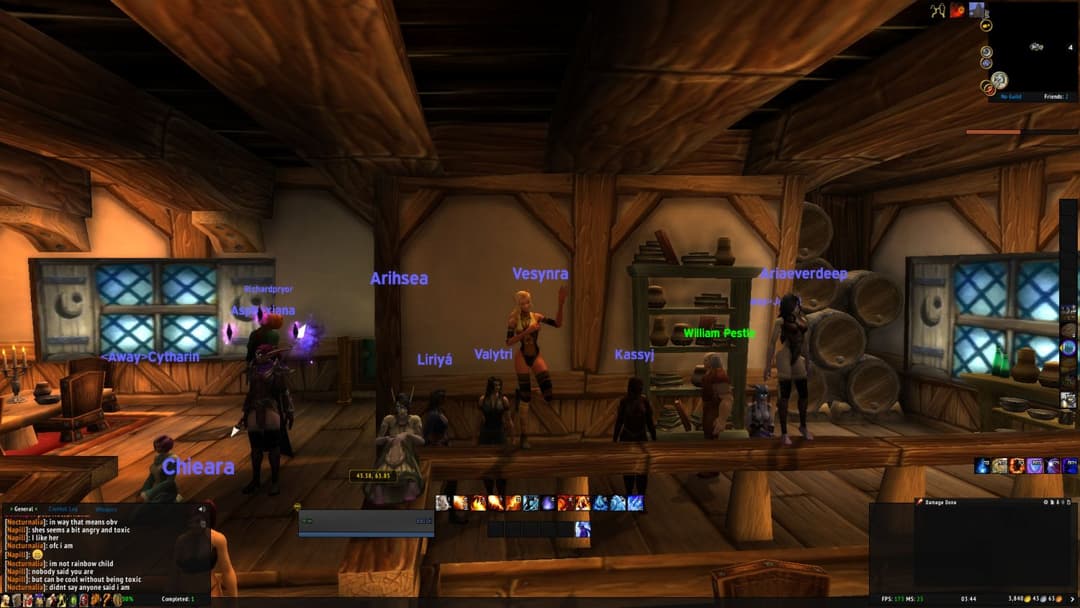Expand the arrow beside the gold display
Viewport: 1080px width, 608px height.
1071,599
